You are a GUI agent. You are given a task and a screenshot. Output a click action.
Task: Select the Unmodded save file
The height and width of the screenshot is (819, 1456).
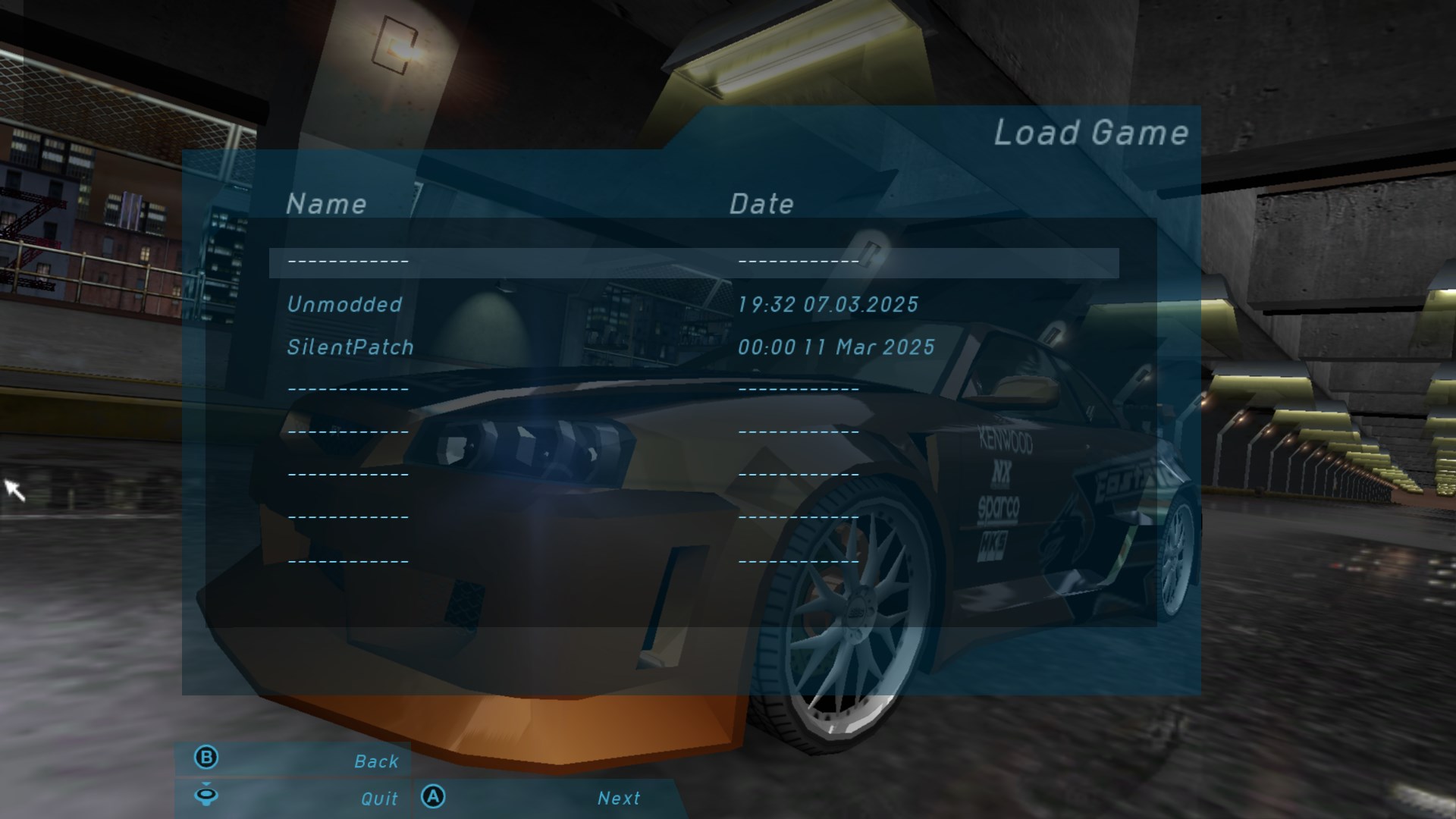pyautogui.click(x=345, y=305)
